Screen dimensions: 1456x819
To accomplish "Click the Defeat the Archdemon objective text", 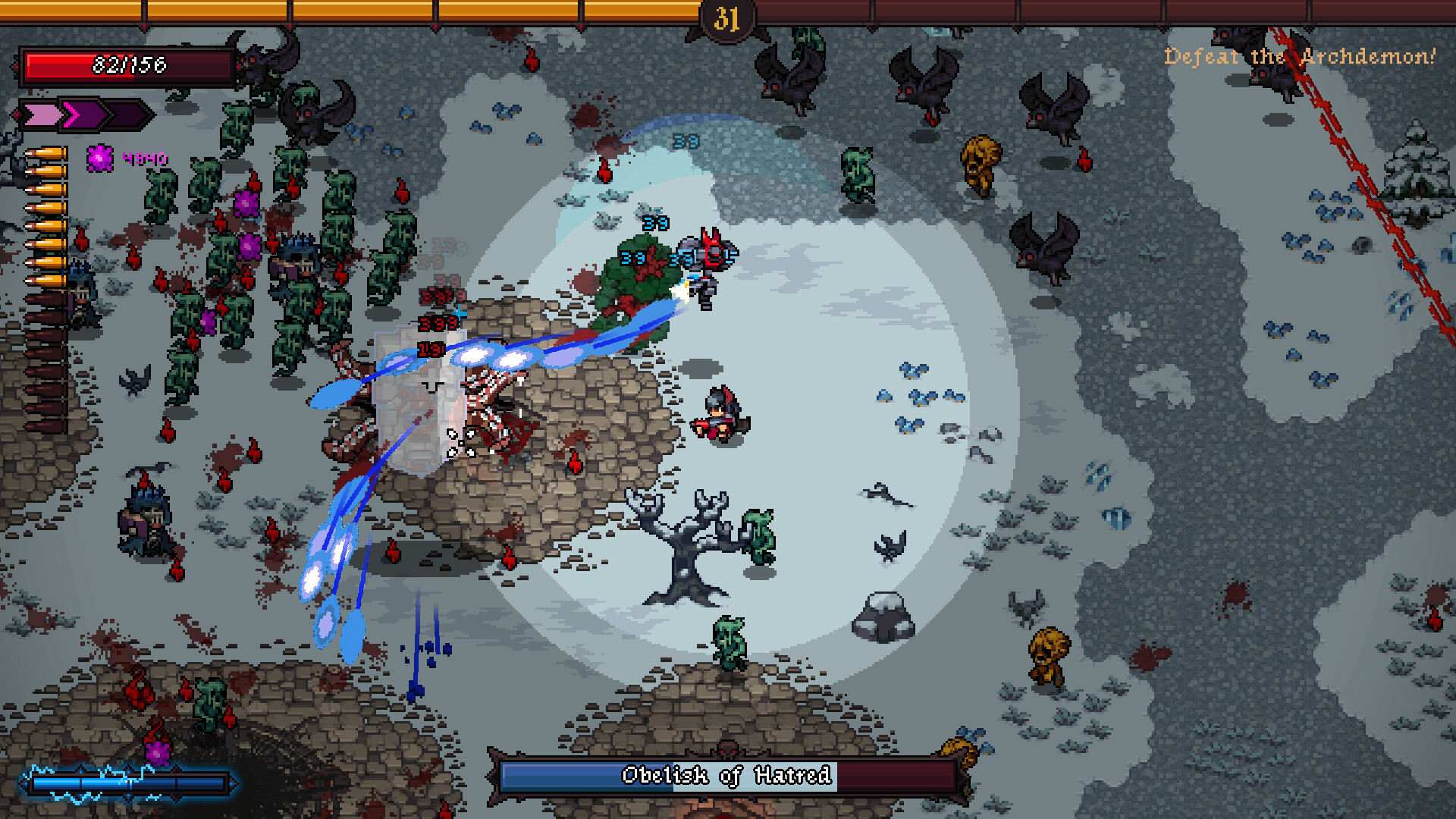I will (x=1299, y=57).
